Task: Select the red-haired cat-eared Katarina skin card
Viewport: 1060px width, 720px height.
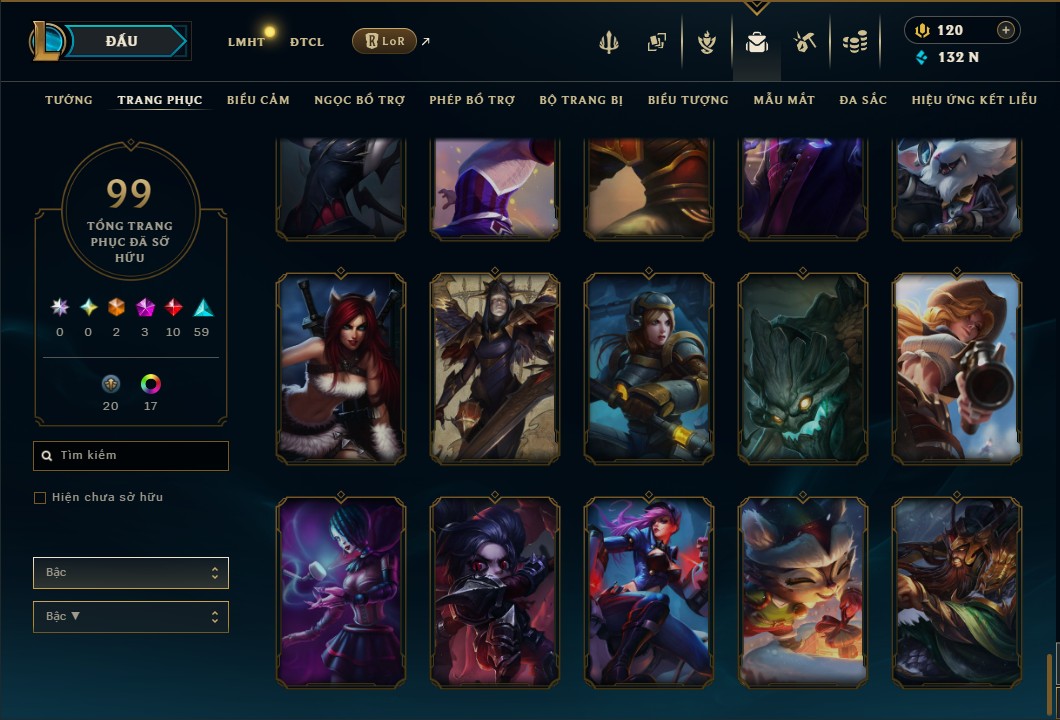Action: [340, 368]
